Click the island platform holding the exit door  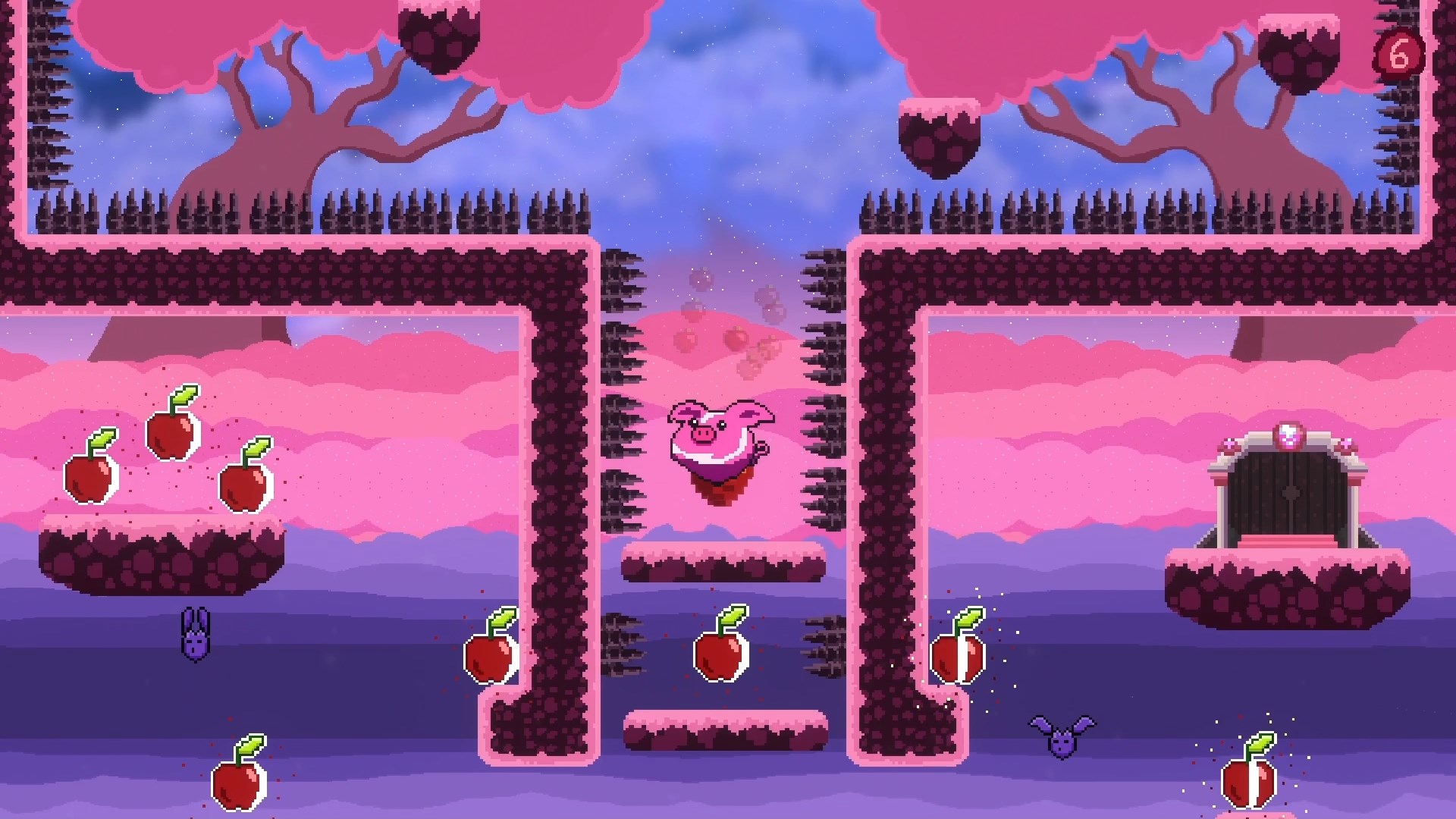coord(1289,588)
